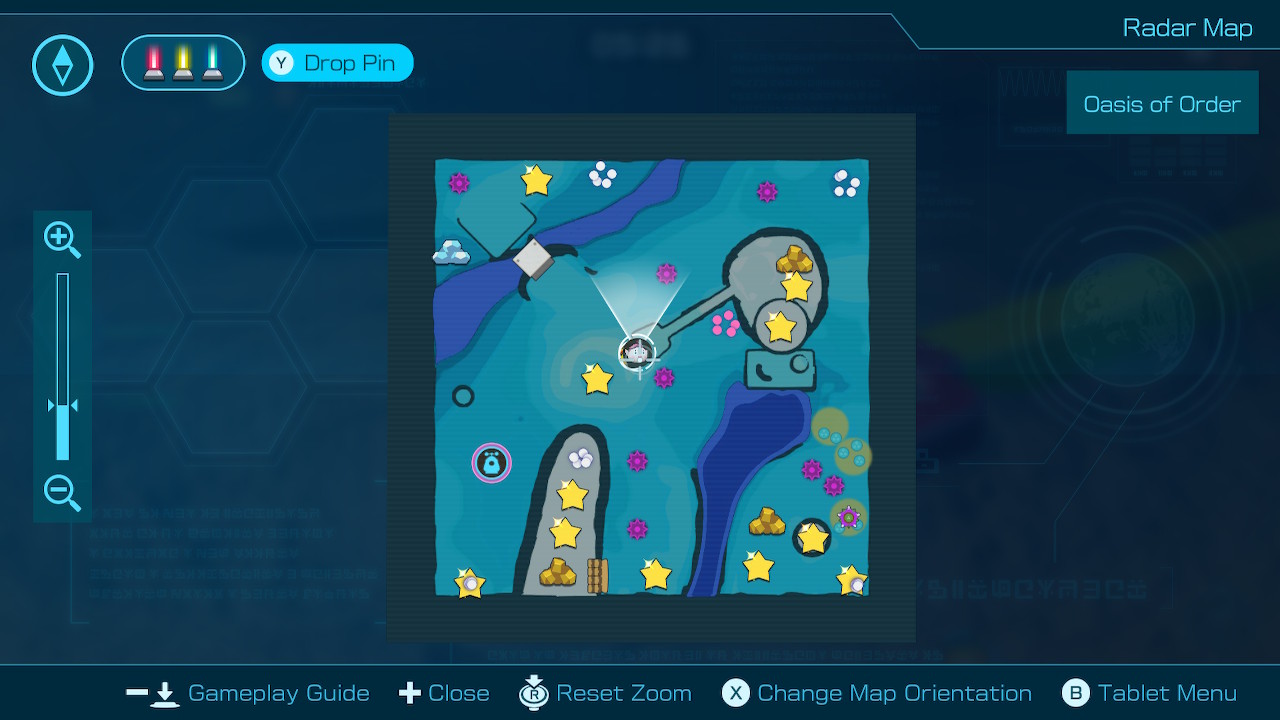Click the pink pellet cluster marker

[x=725, y=323]
